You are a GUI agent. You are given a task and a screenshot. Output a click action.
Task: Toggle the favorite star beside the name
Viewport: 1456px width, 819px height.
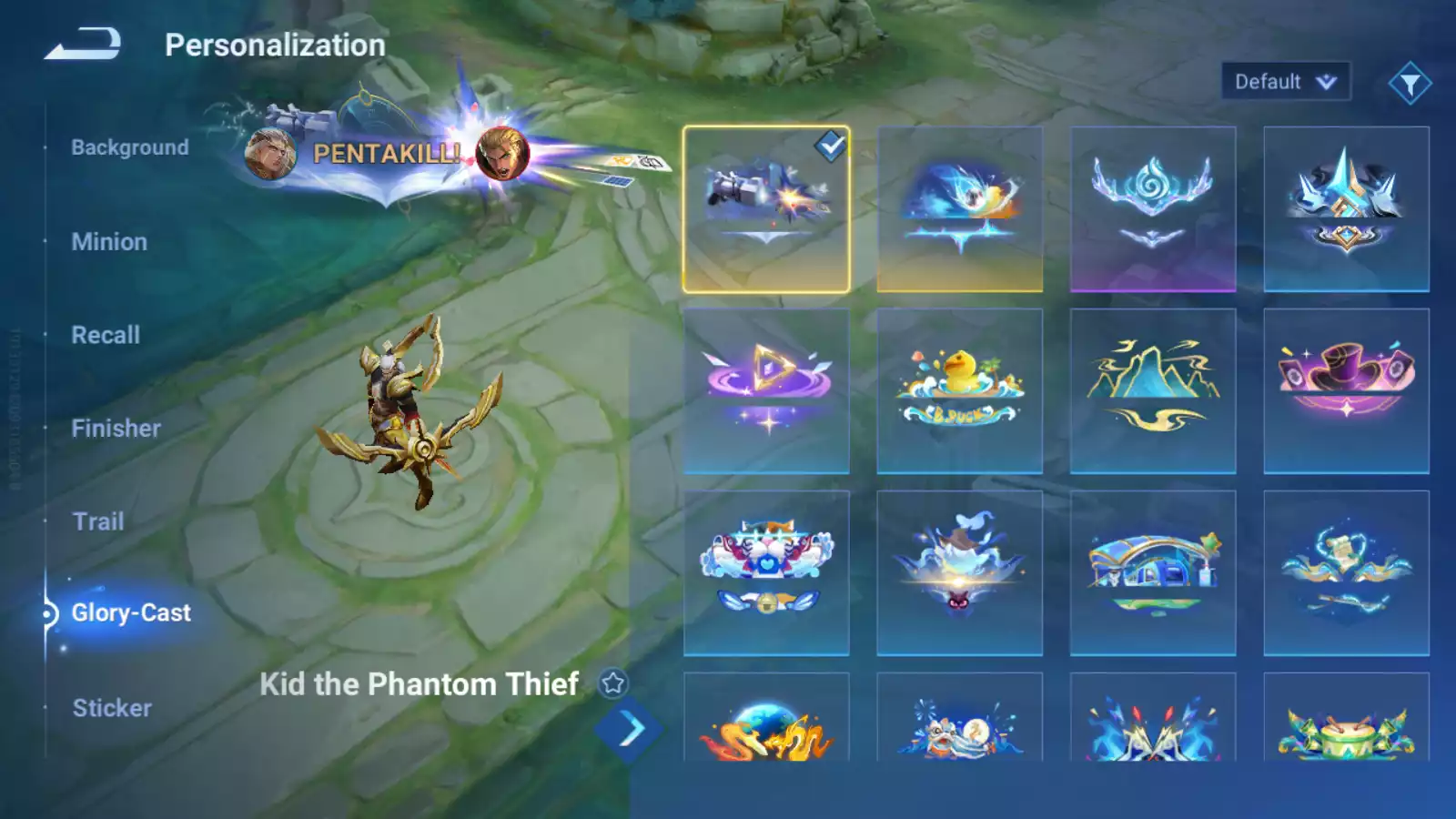click(x=612, y=683)
